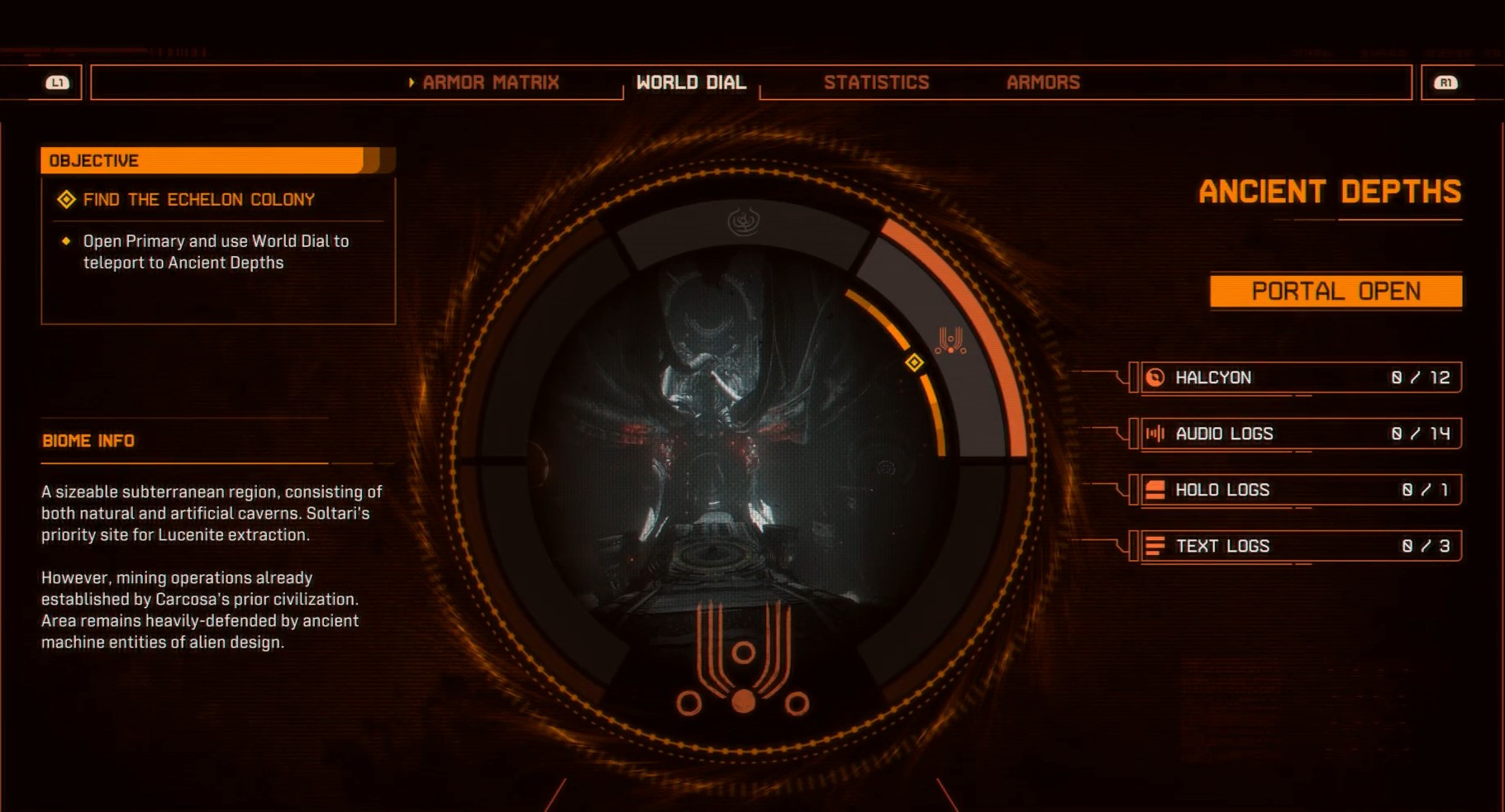Select the yellow diamond objective marker on dial
The height and width of the screenshot is (812, 1505).
pos(914,363)
